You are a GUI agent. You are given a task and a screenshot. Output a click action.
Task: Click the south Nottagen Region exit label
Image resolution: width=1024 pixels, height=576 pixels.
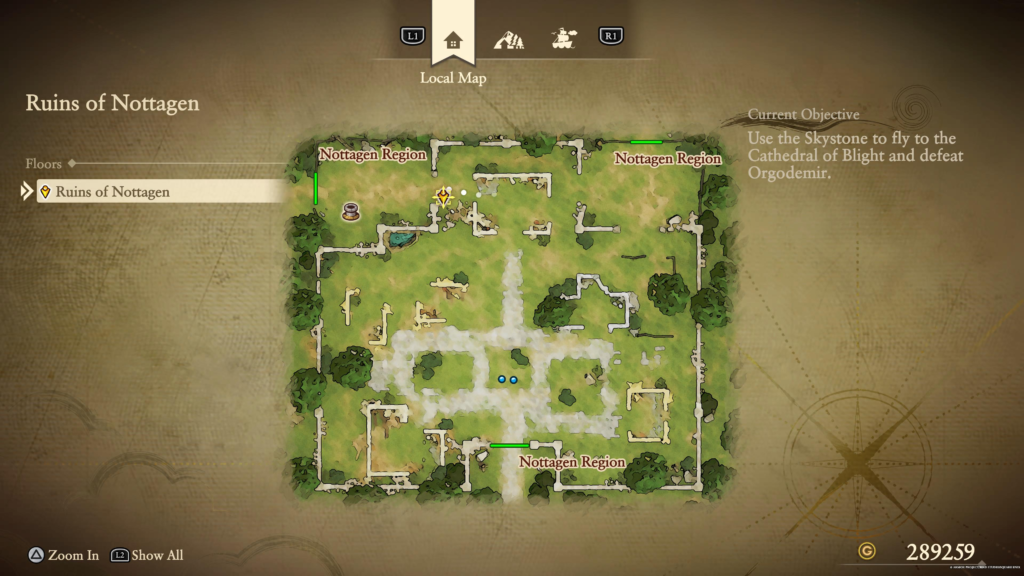(572, 463)
